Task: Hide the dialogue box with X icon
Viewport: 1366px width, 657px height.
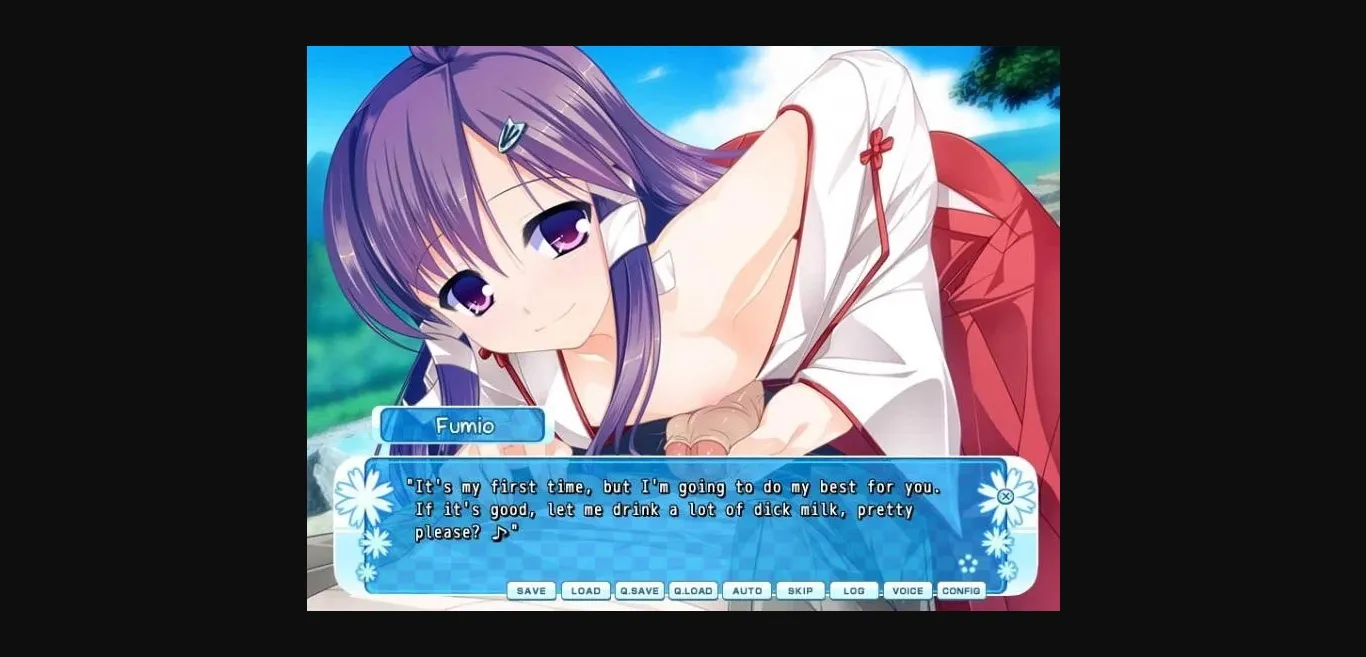Action: tap(1006, 497)
